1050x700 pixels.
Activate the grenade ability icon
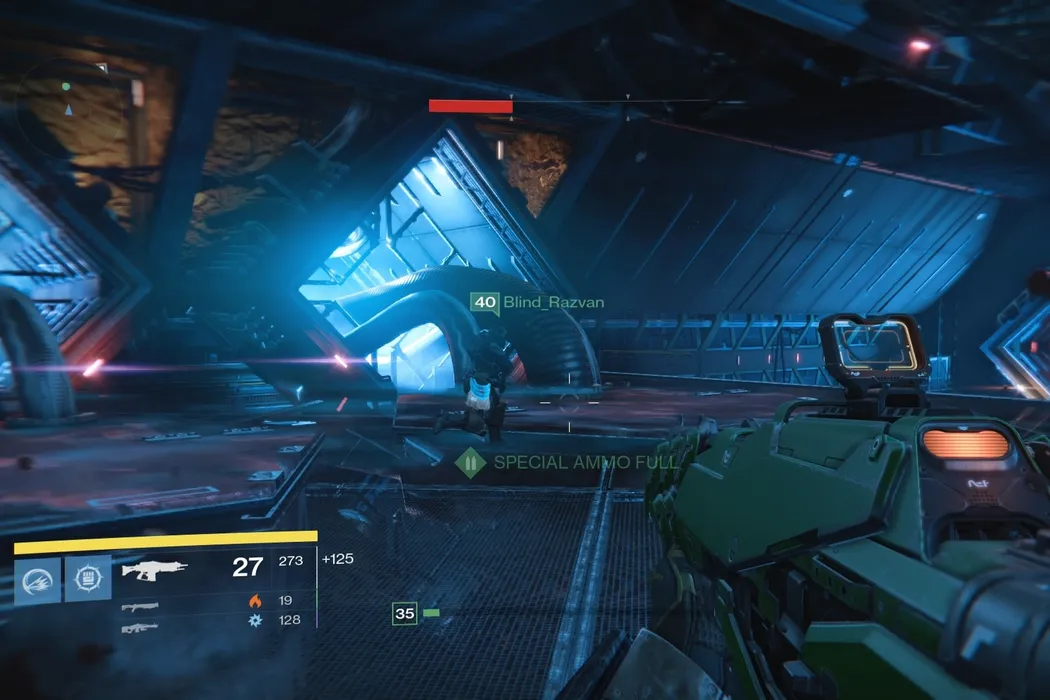coord(37,580)
